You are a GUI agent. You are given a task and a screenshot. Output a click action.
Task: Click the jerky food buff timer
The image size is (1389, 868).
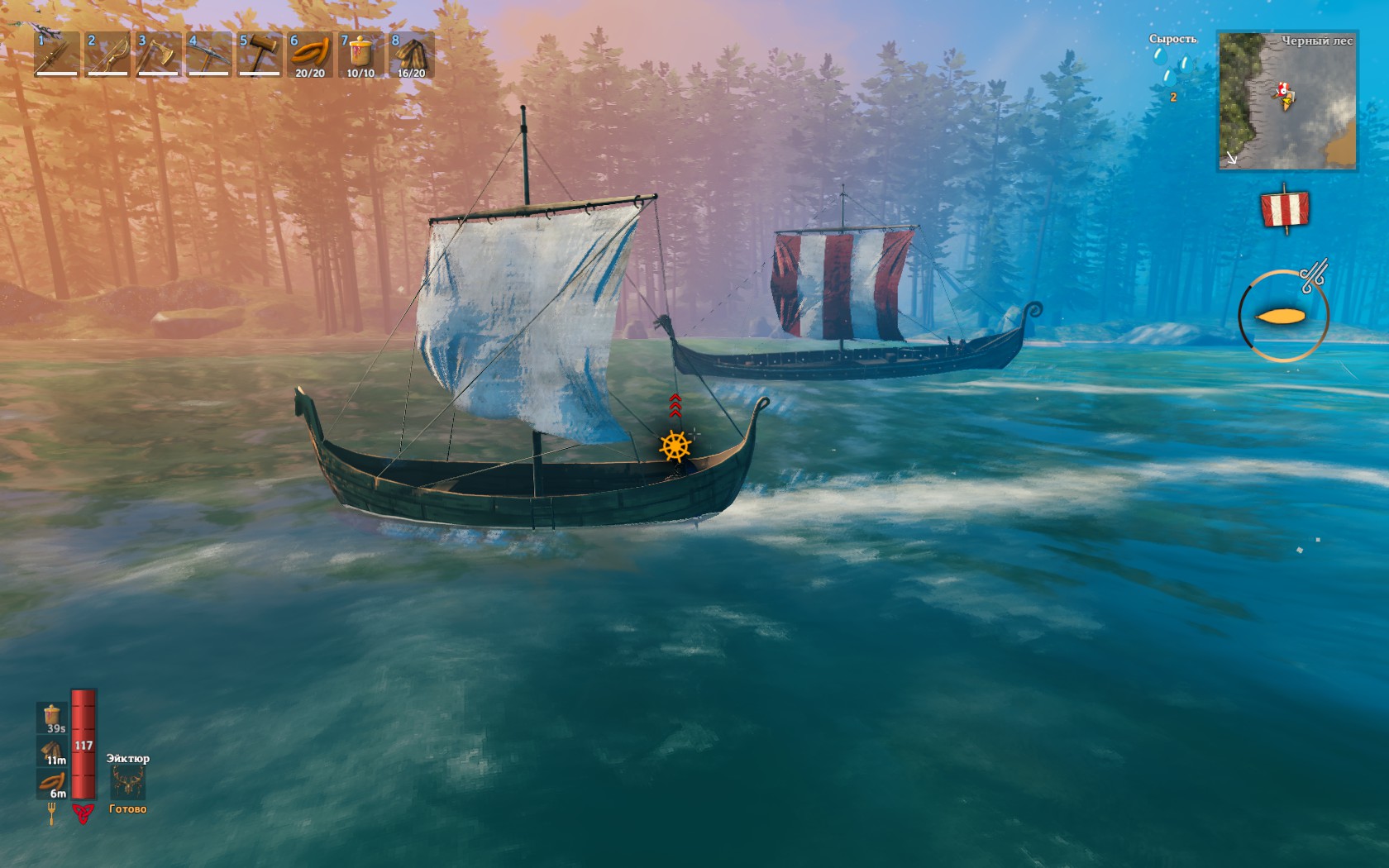click(53, 751)
